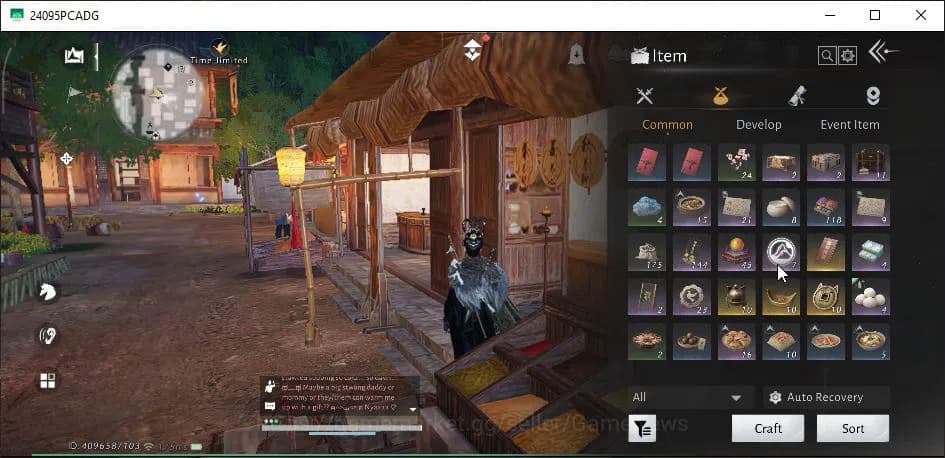The image size is (945, 458).
Task: Show the crossed swords equipment category
Action: tap(645, 96)
